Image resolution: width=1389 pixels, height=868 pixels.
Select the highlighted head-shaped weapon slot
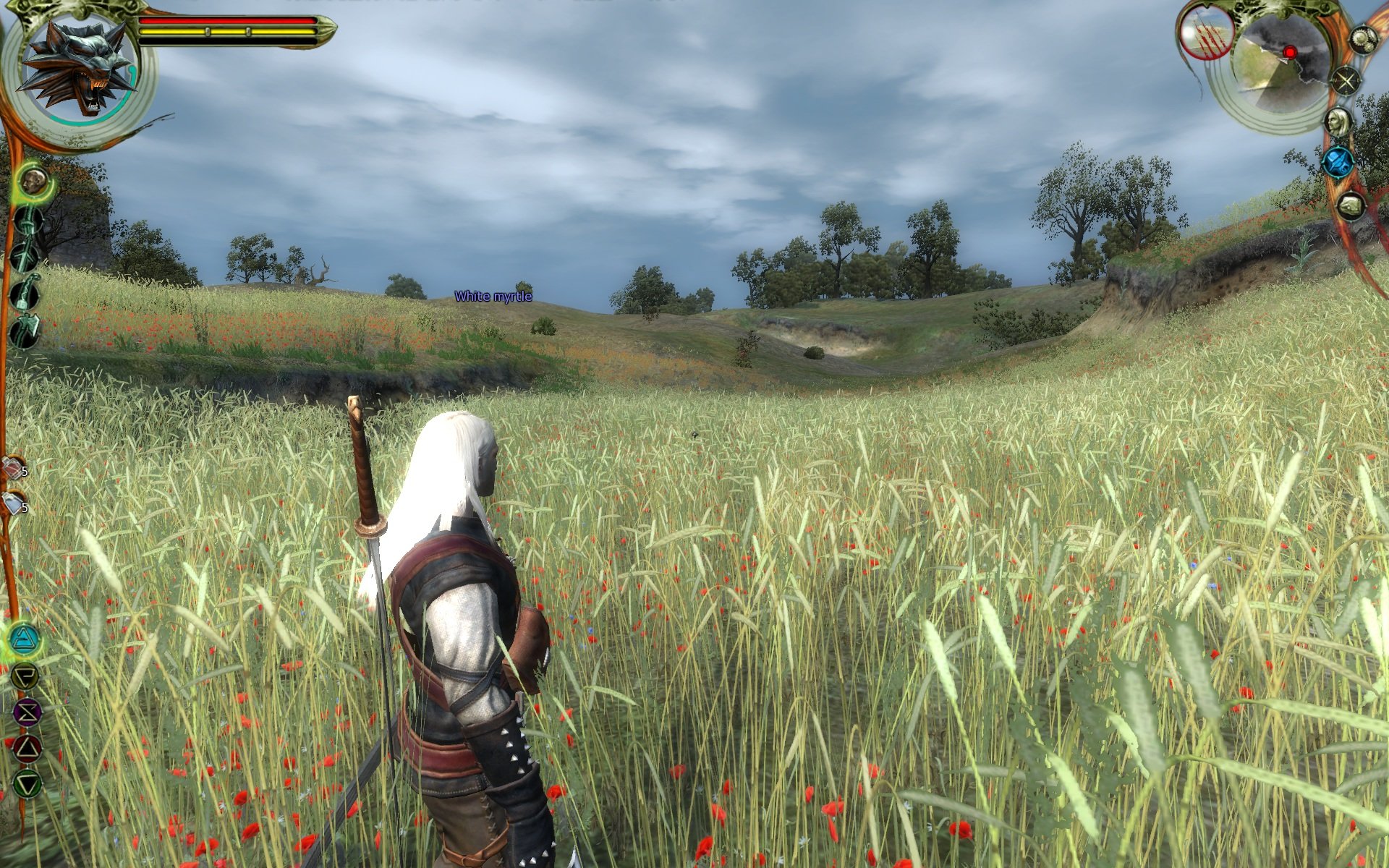pyautogui.click(x=33, y=181)
